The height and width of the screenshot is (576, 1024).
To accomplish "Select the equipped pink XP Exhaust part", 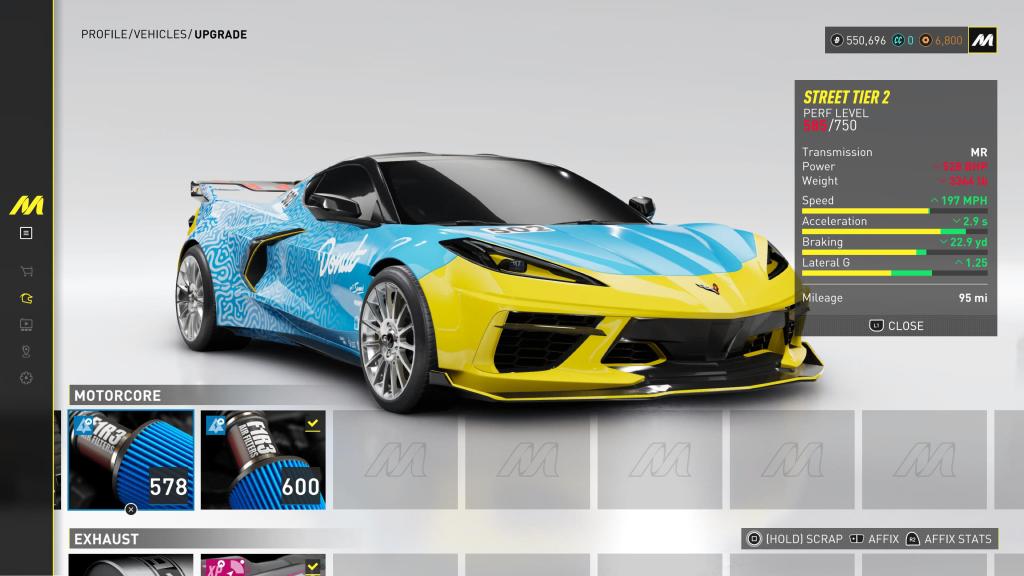I will pos(263,566).
